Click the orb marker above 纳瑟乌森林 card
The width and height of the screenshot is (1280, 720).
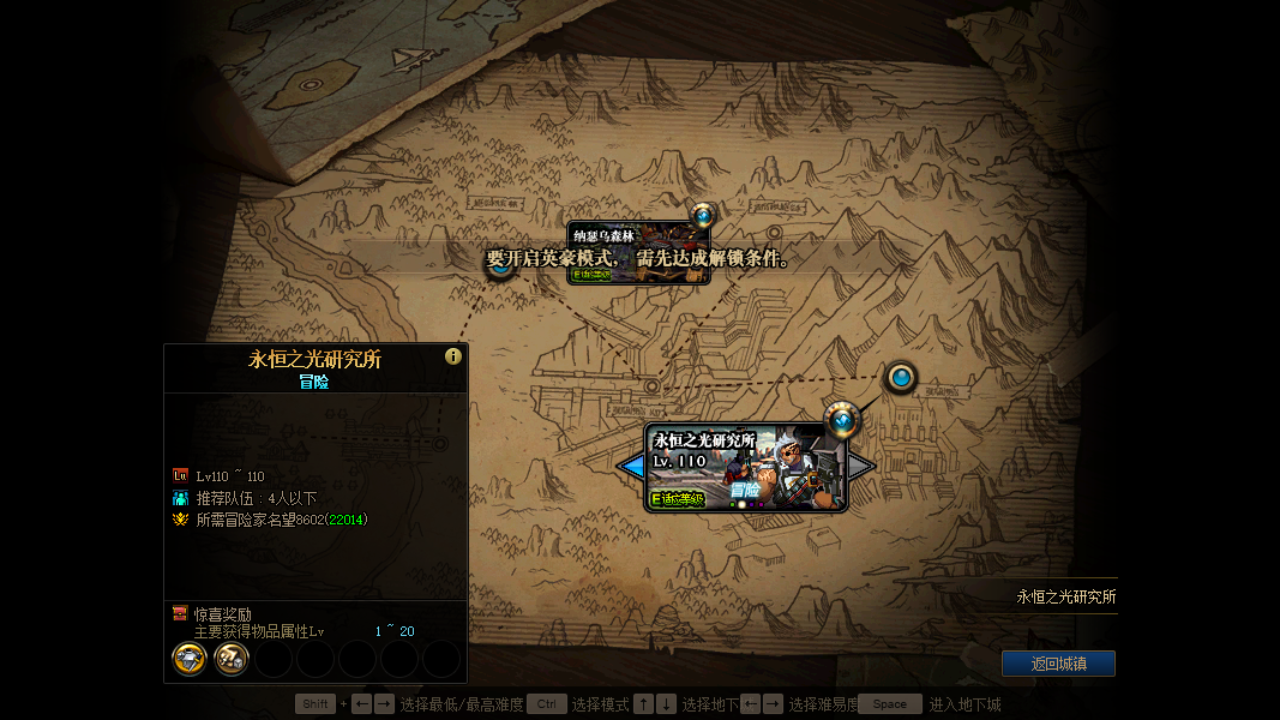(704, 215)
